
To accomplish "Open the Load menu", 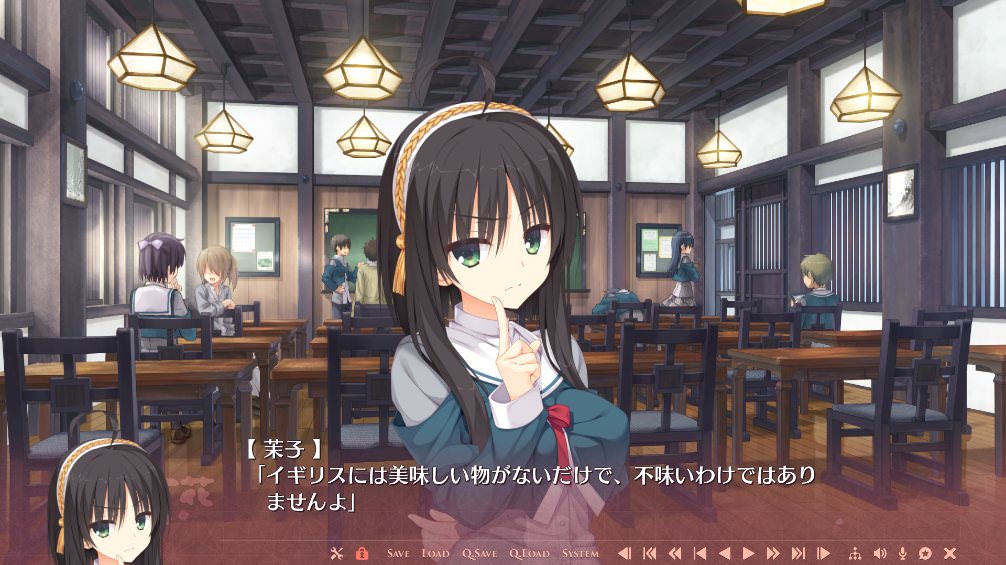I will pos(435,553).
